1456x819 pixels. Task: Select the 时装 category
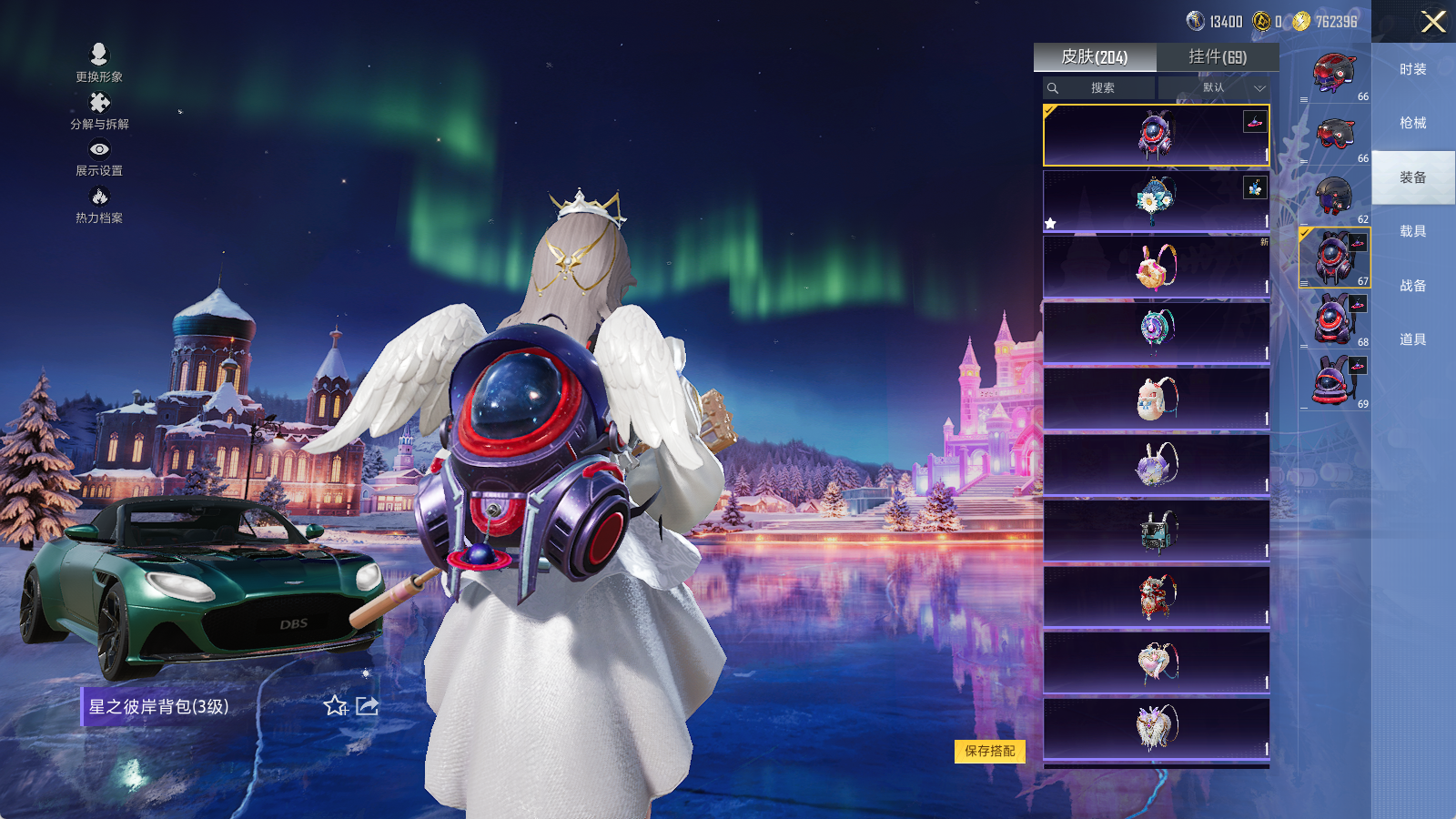1412,69
